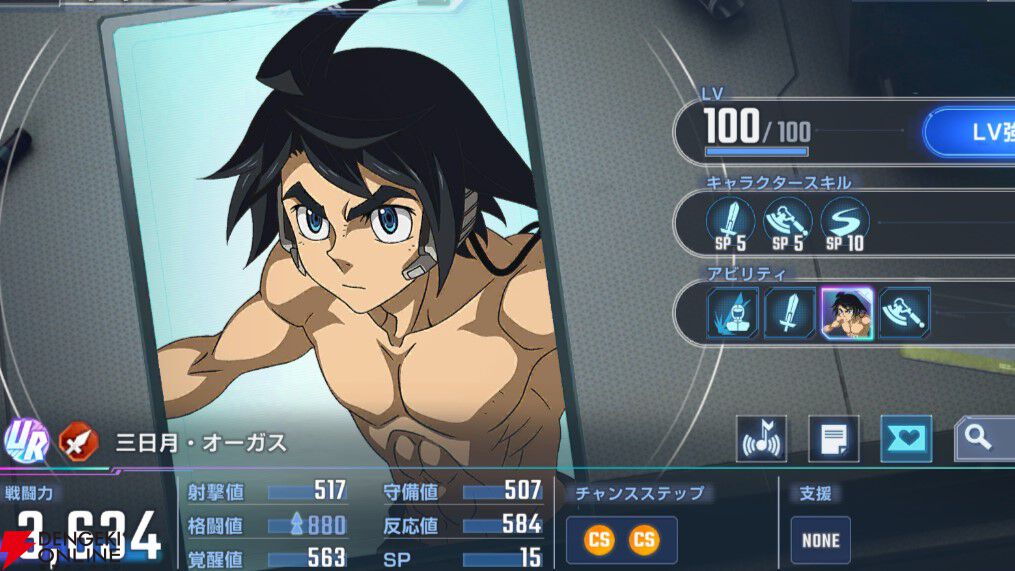Play the character voice music-note button
Image resolution: width=1015 pixels, height=571 pixels.
pos(761,439)
